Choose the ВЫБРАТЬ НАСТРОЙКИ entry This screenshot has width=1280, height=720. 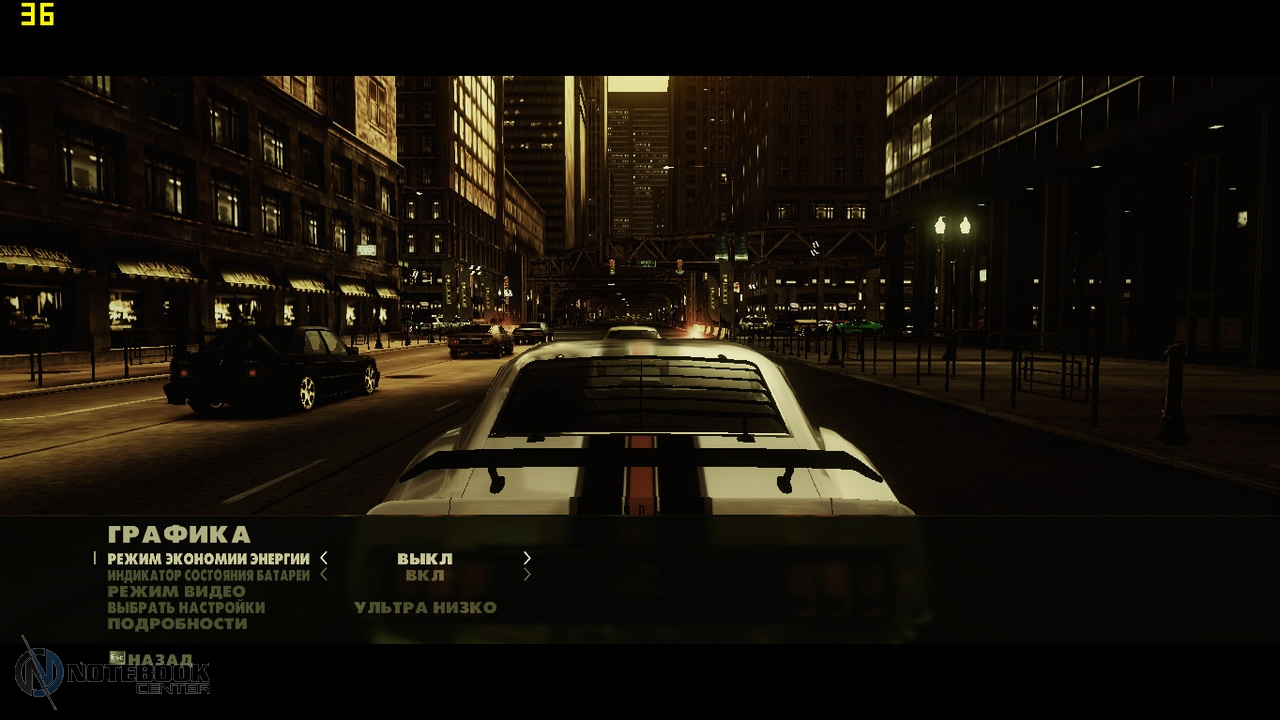(186, 607)
